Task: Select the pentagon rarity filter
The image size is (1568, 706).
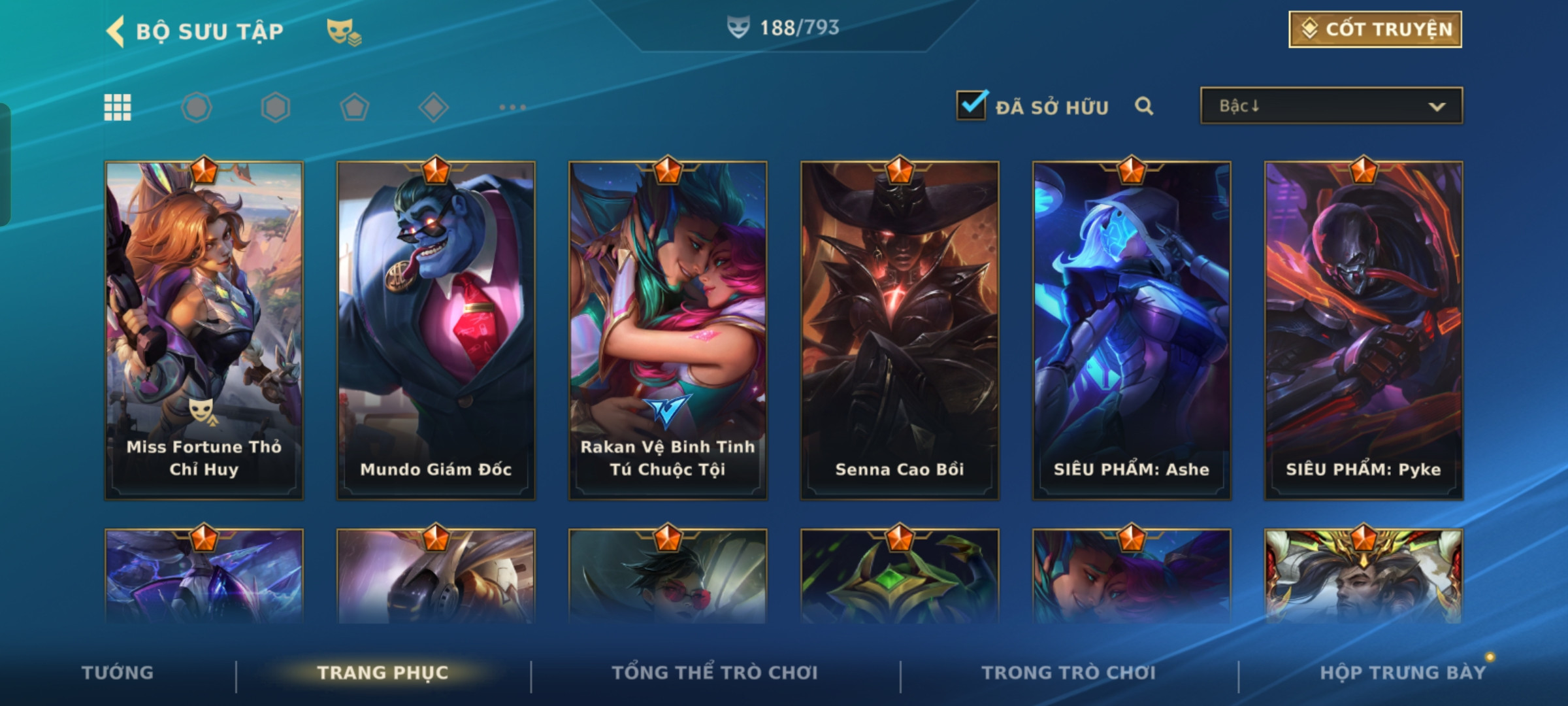Action: coord(354,107)
